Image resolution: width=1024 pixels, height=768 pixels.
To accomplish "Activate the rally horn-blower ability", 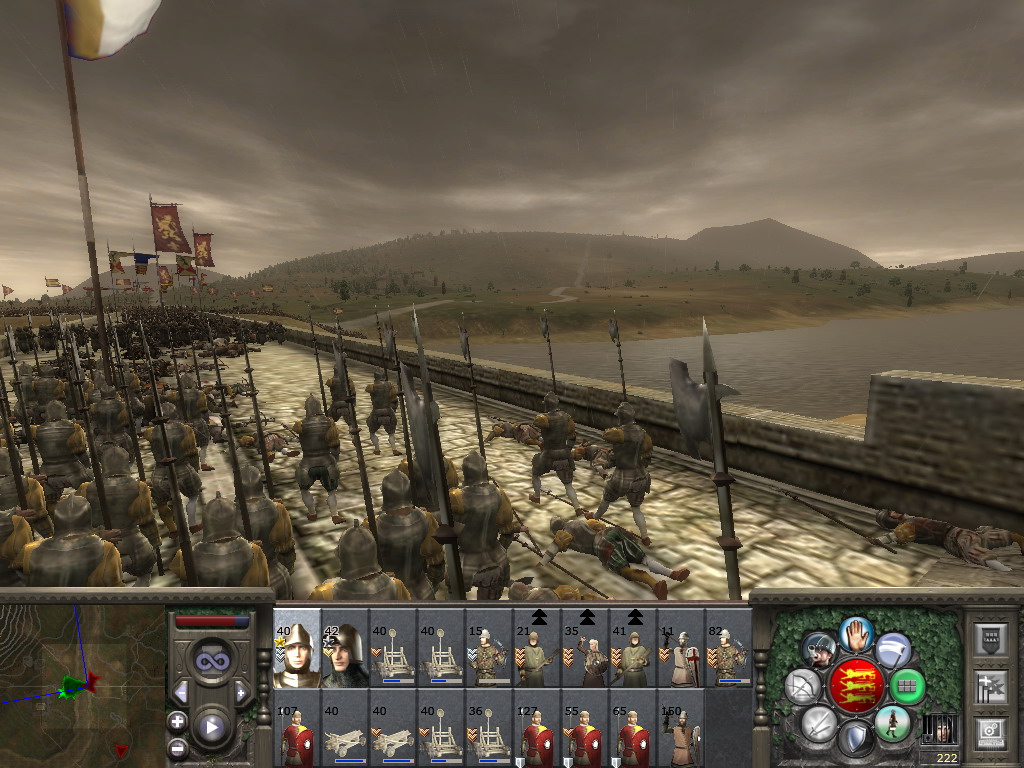I will (818, 650).
